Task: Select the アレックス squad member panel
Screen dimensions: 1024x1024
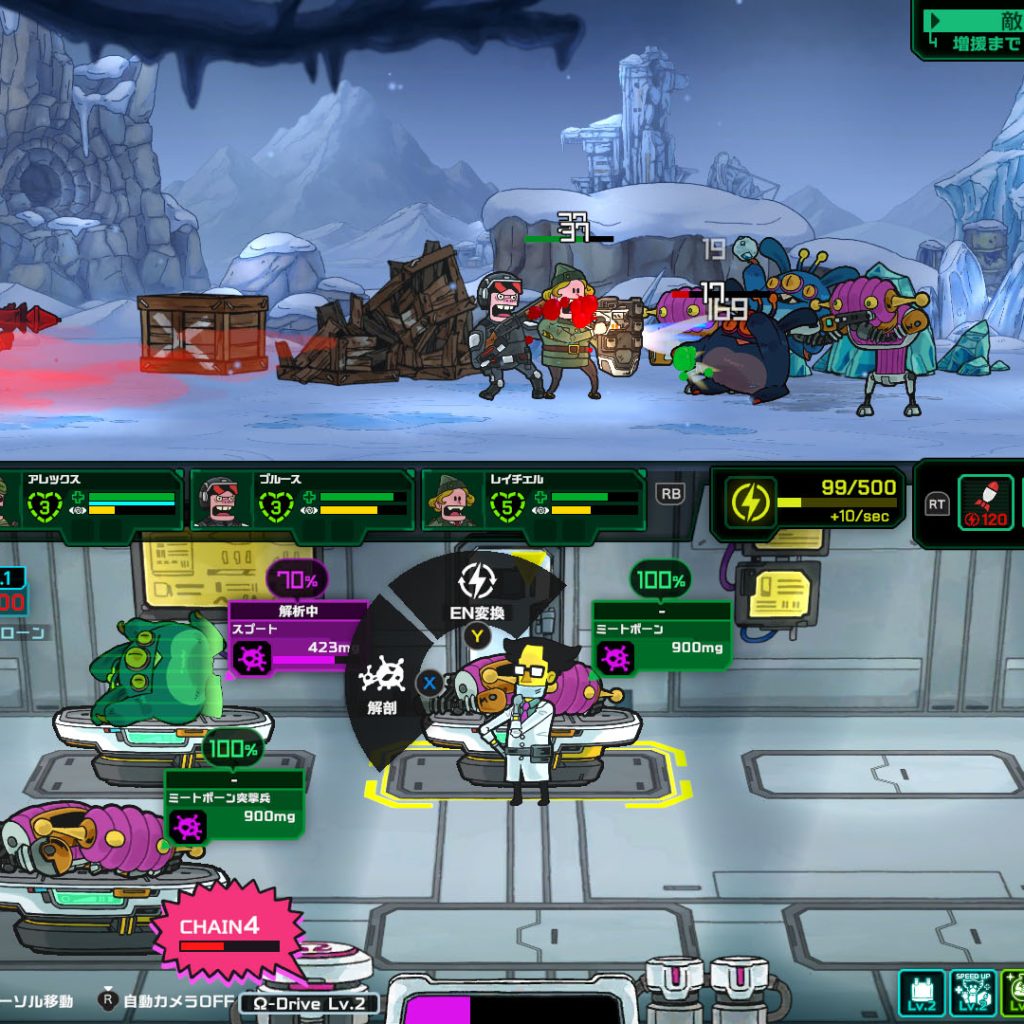Action: click(x=89, y=502)
